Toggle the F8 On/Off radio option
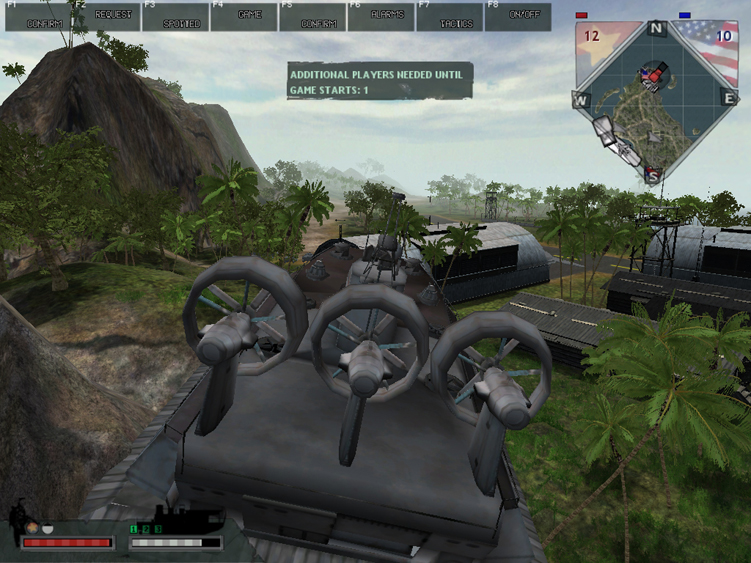 (x=518, y=16)
